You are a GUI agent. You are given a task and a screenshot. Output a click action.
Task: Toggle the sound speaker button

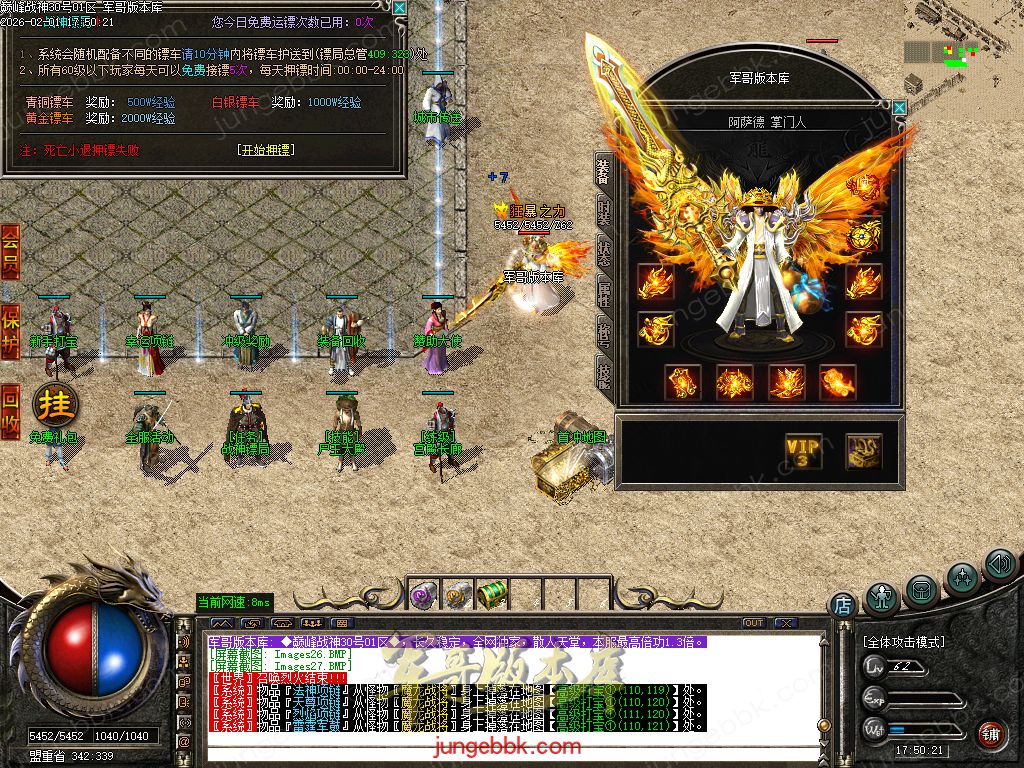click(999, 566)
